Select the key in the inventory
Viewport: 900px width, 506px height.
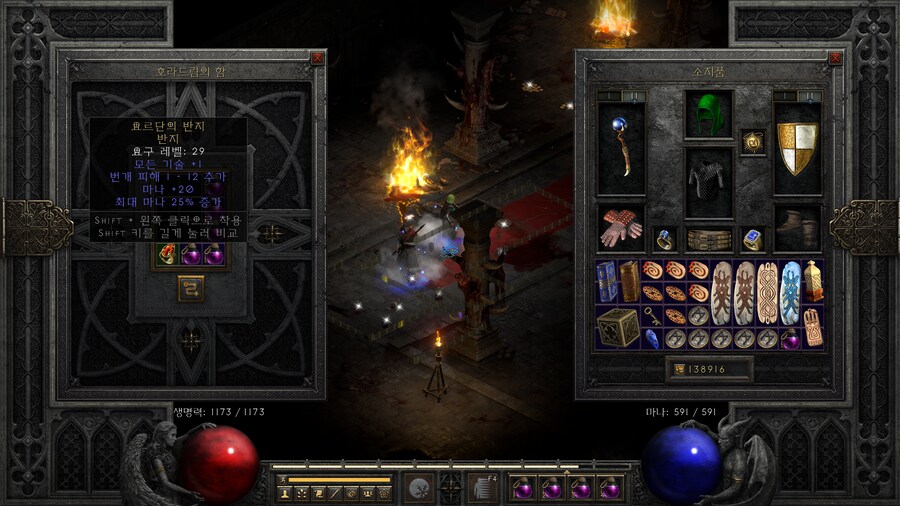coord(651,316)
